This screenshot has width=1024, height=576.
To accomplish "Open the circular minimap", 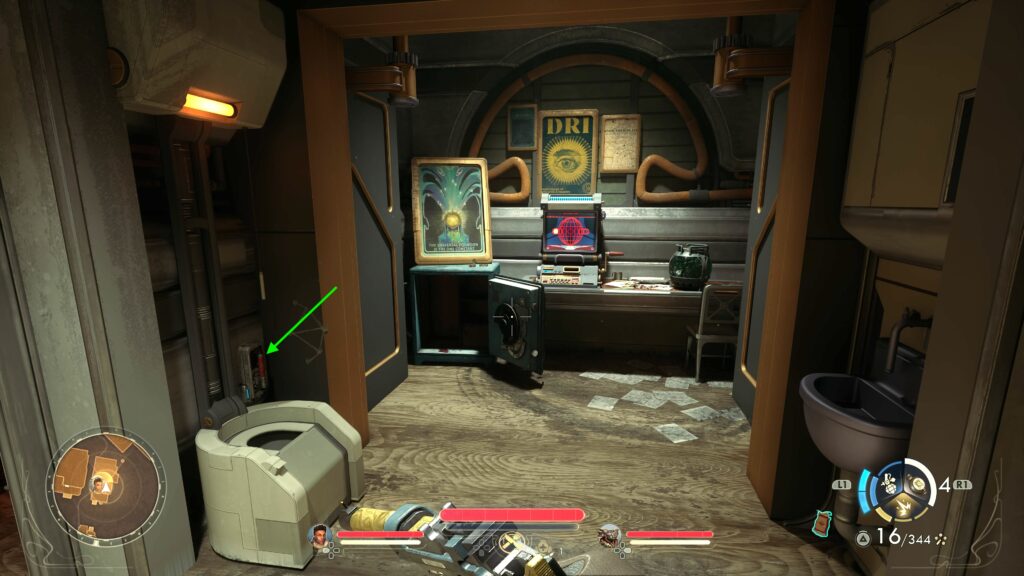I will [x=104, y=486].
